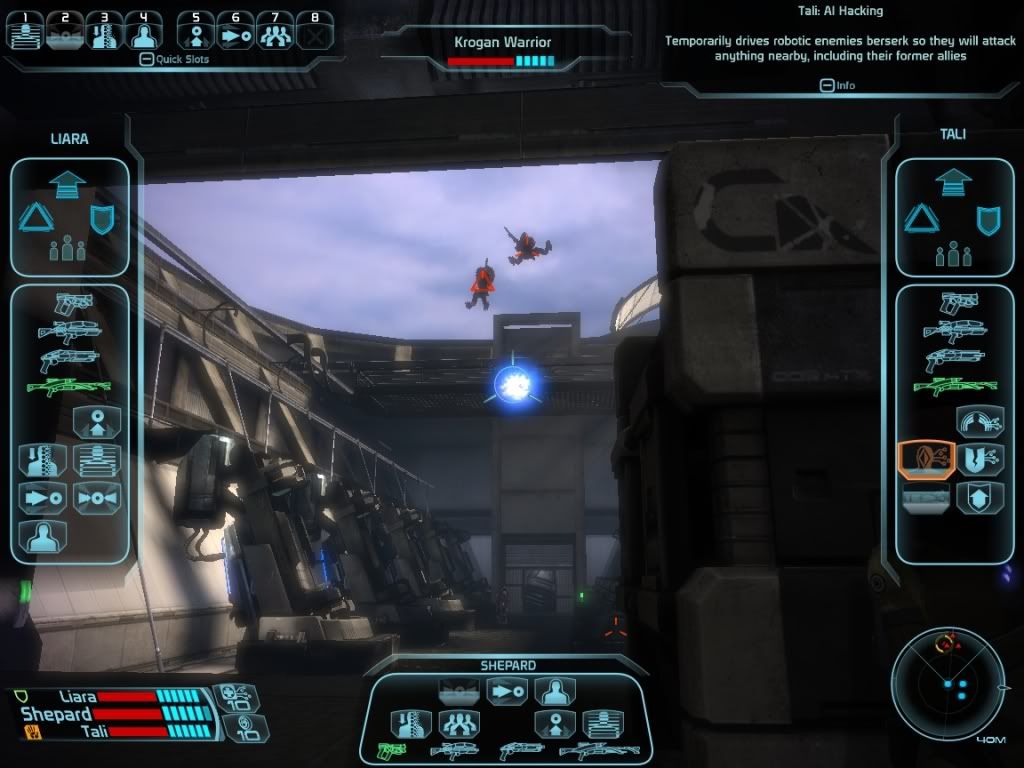Activate Shepard's three-figure squad power
Screen dimensions: 1024x768
459,724
